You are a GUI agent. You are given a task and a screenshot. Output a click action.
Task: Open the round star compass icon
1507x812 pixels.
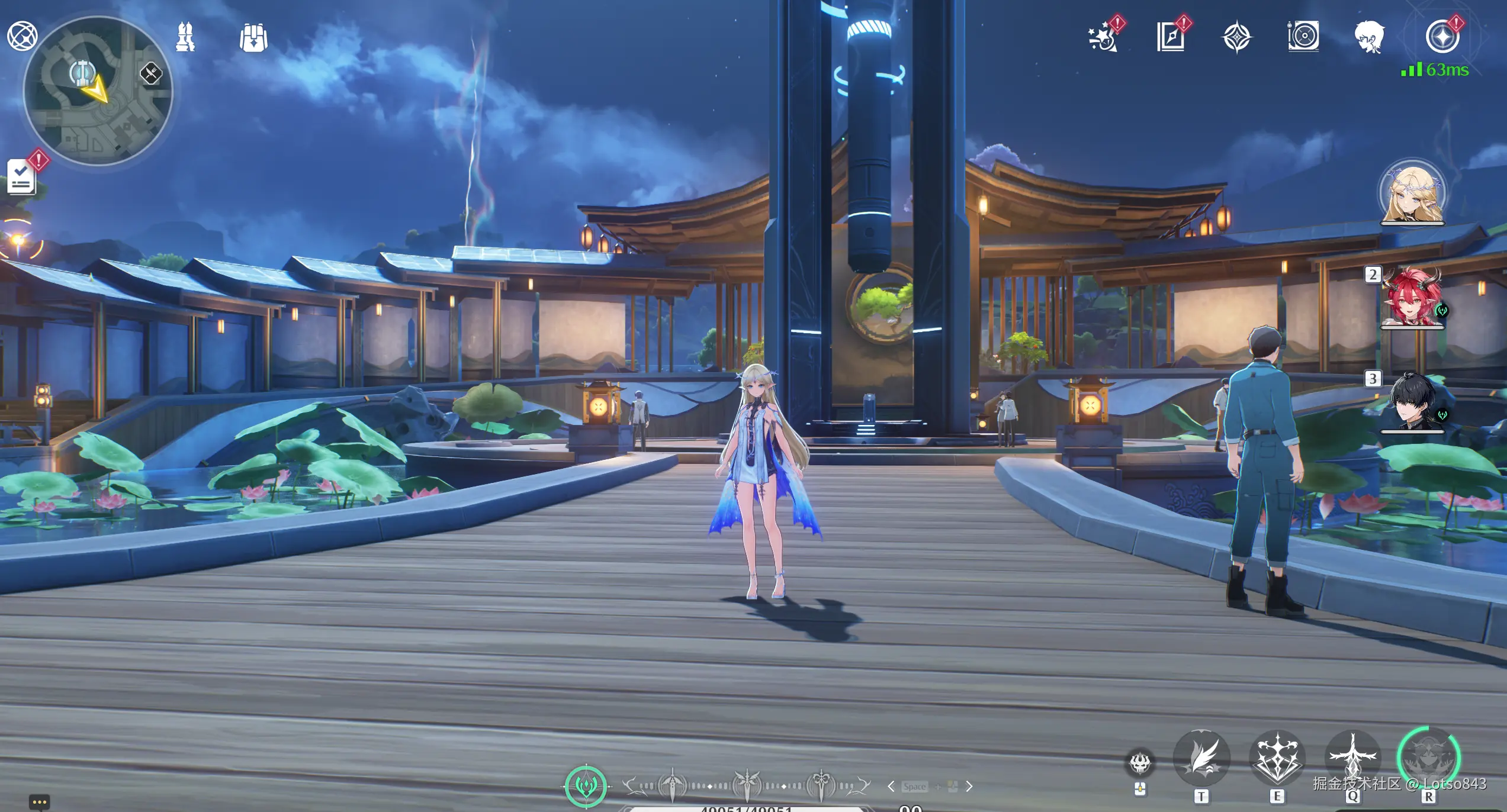(1442, 37)
